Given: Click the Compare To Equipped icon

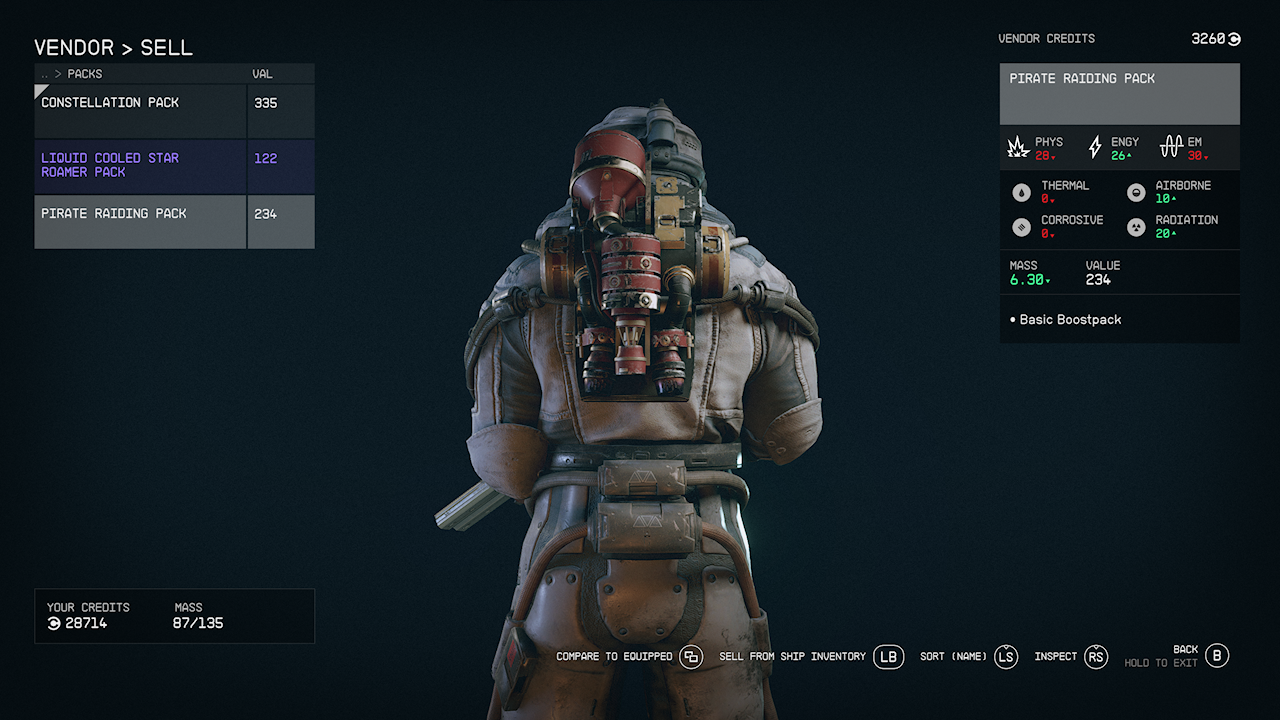Looking at the screenshot, I should click(x=690, y=657).
